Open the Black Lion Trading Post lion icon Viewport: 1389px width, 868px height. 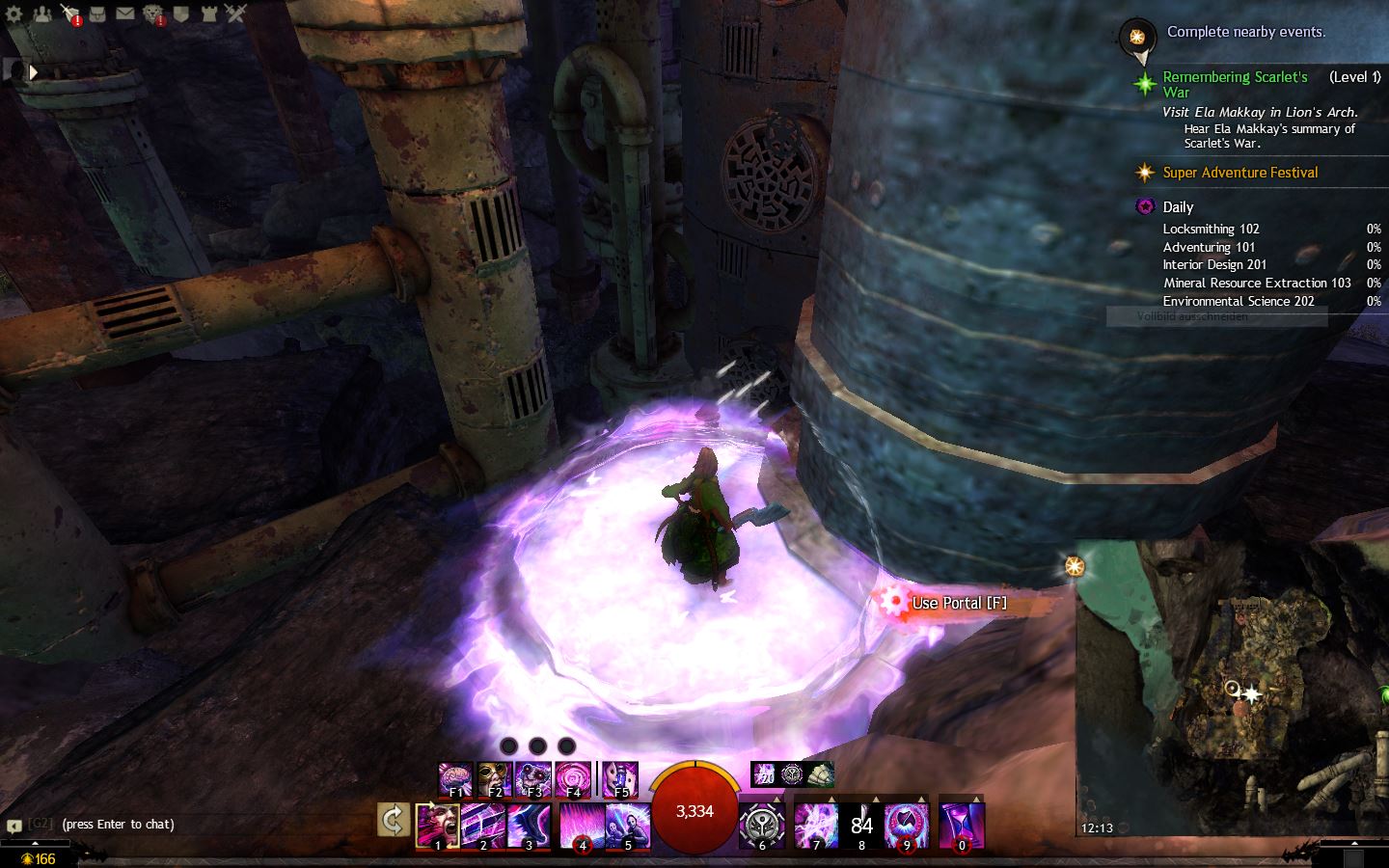153,14
